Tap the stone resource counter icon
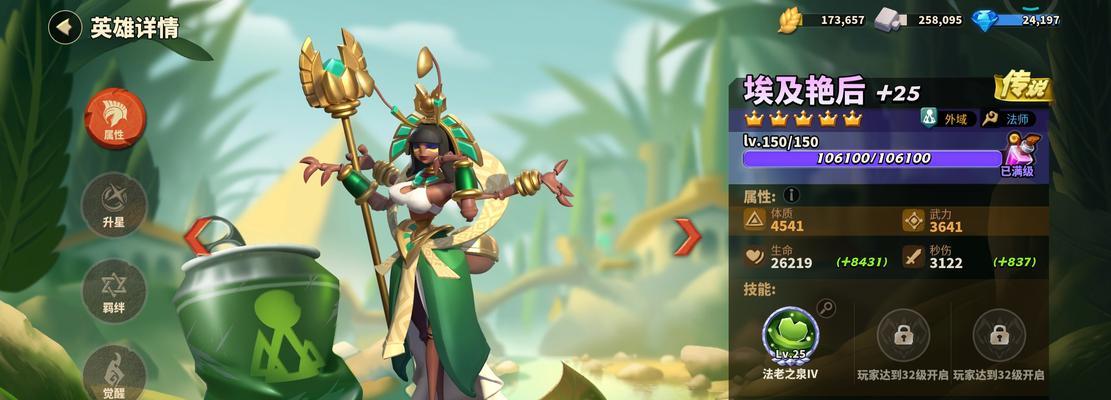The width and height of the screenshot is (1111, 400). pyautogui.click(x=889, y=20)
